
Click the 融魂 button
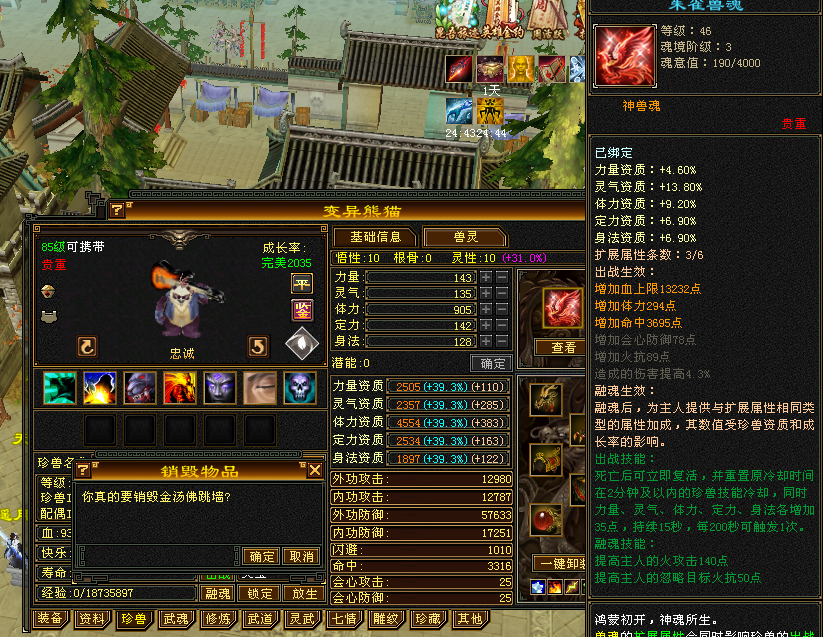[x=219, y=593]
